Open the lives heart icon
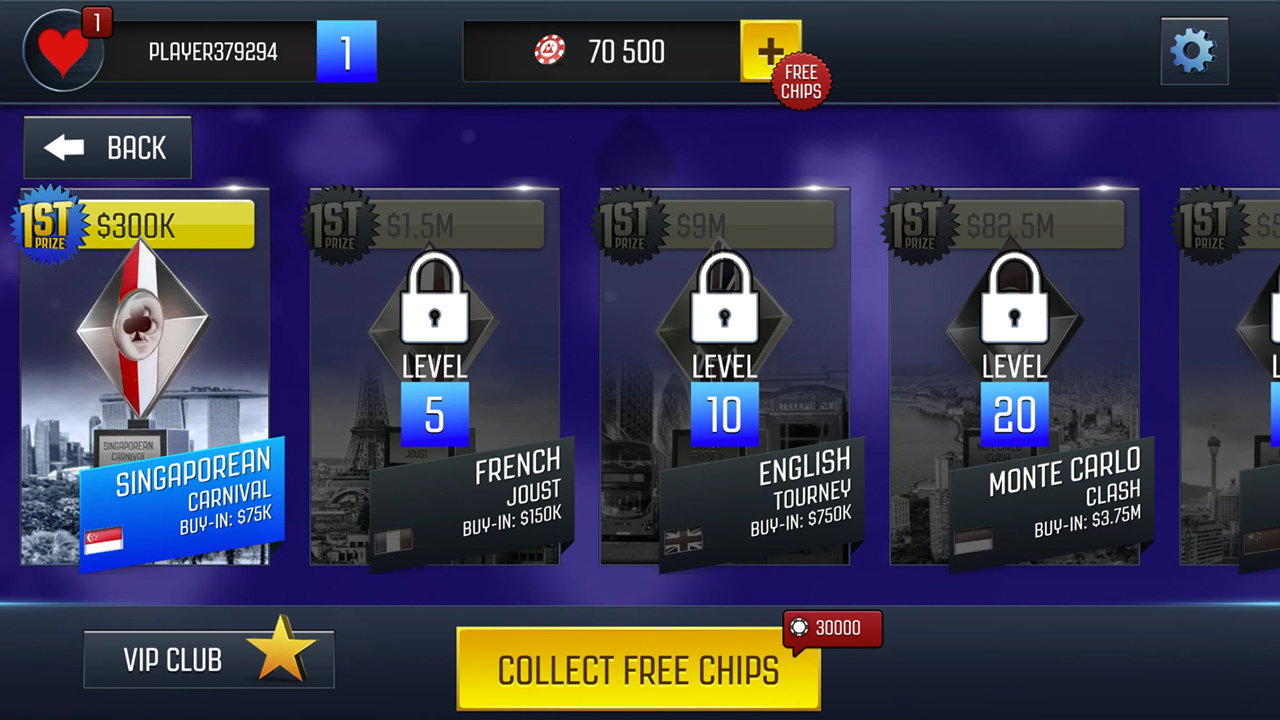Image resolution: width=1280 pixels, height=720 pixels. 62,50
